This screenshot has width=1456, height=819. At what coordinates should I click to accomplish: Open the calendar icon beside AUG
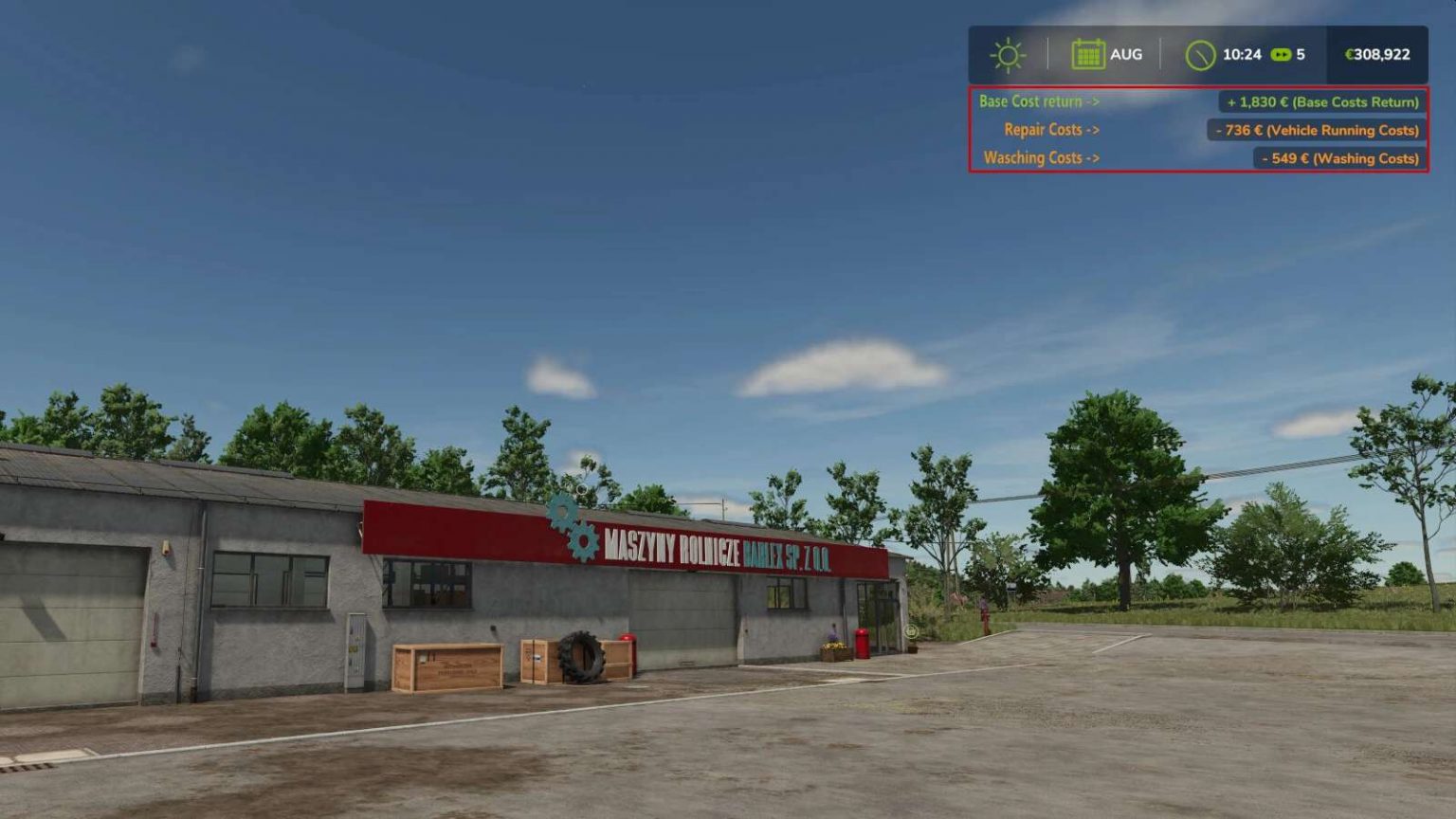tap(1090, 54)
